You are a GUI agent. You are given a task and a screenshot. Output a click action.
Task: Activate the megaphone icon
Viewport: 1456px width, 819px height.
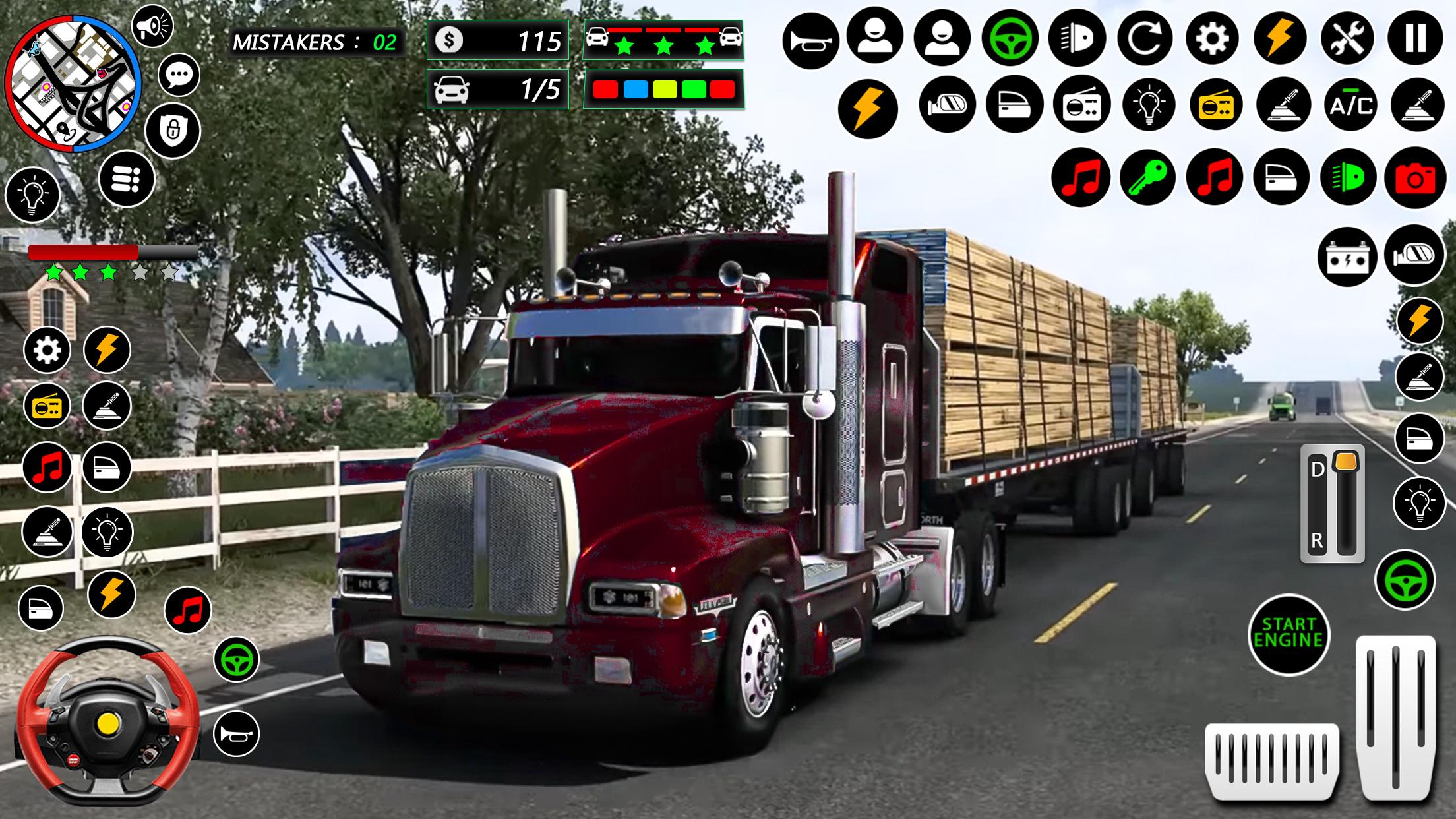(152, 27)
